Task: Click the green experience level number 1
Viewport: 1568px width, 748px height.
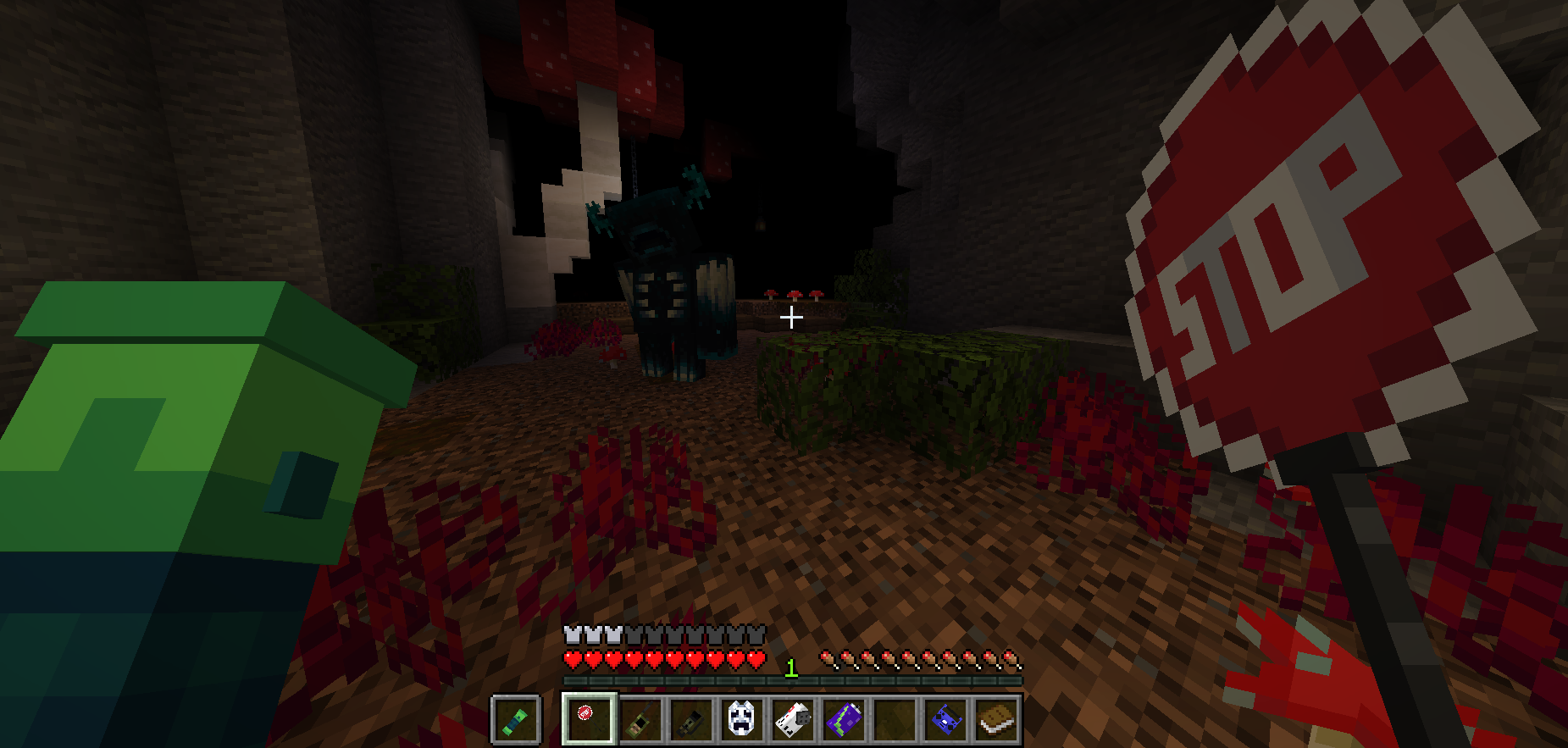Action: [790, 668]
